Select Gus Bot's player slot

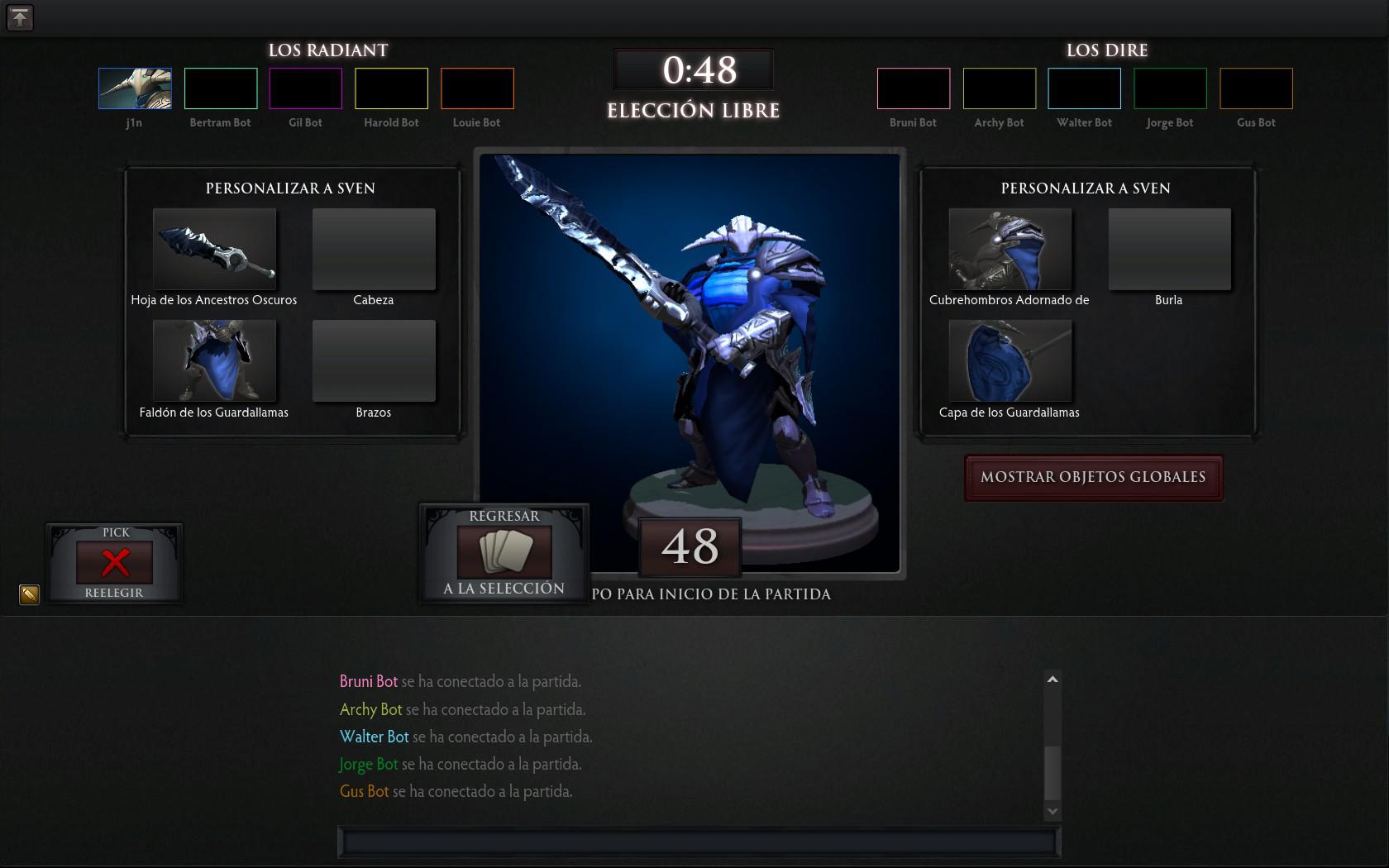(1256, 88)
